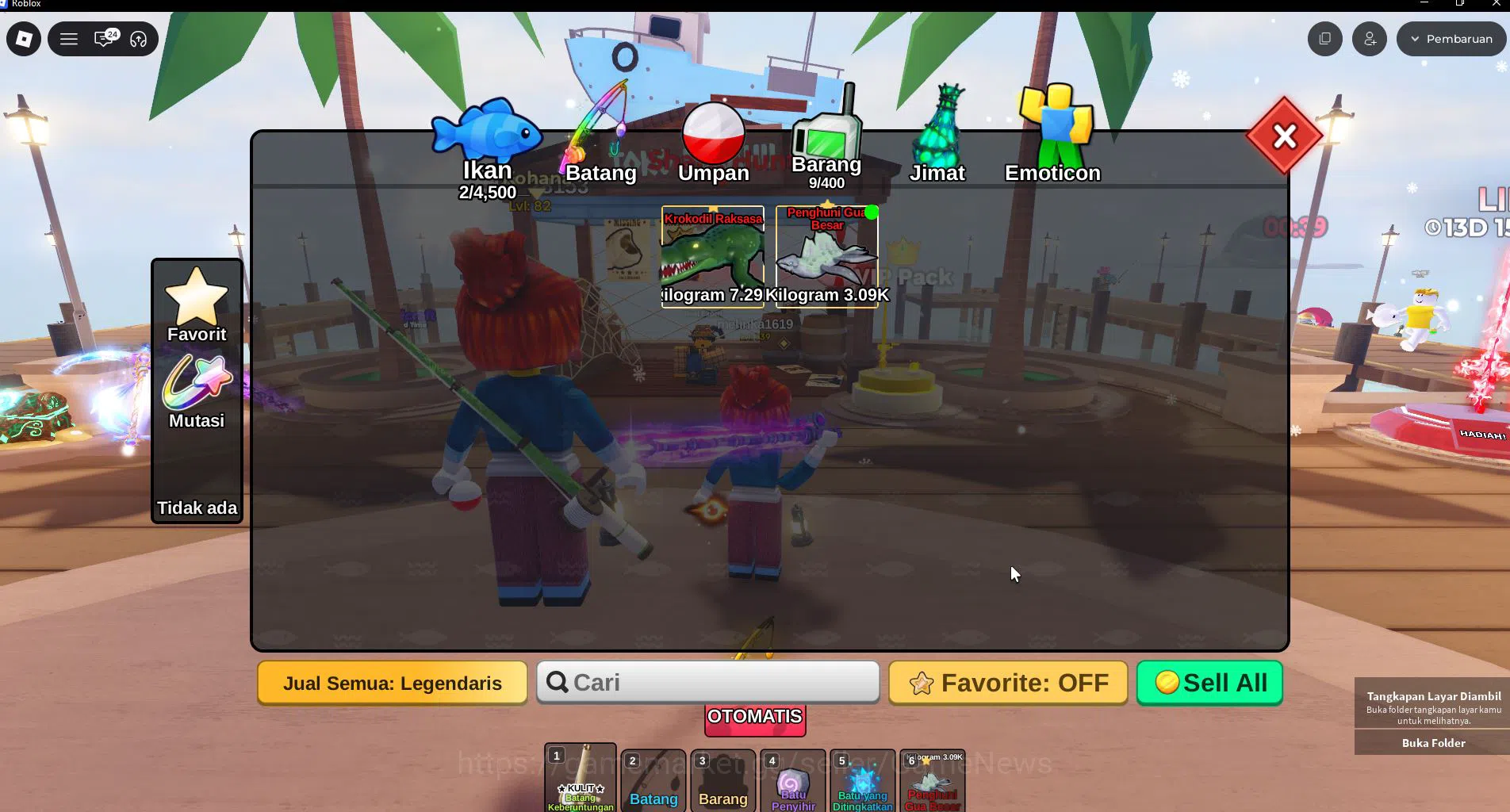Open Buka Folder in the screenshot notification
The image size is (1510, 812).
(x=1432, y=743)
